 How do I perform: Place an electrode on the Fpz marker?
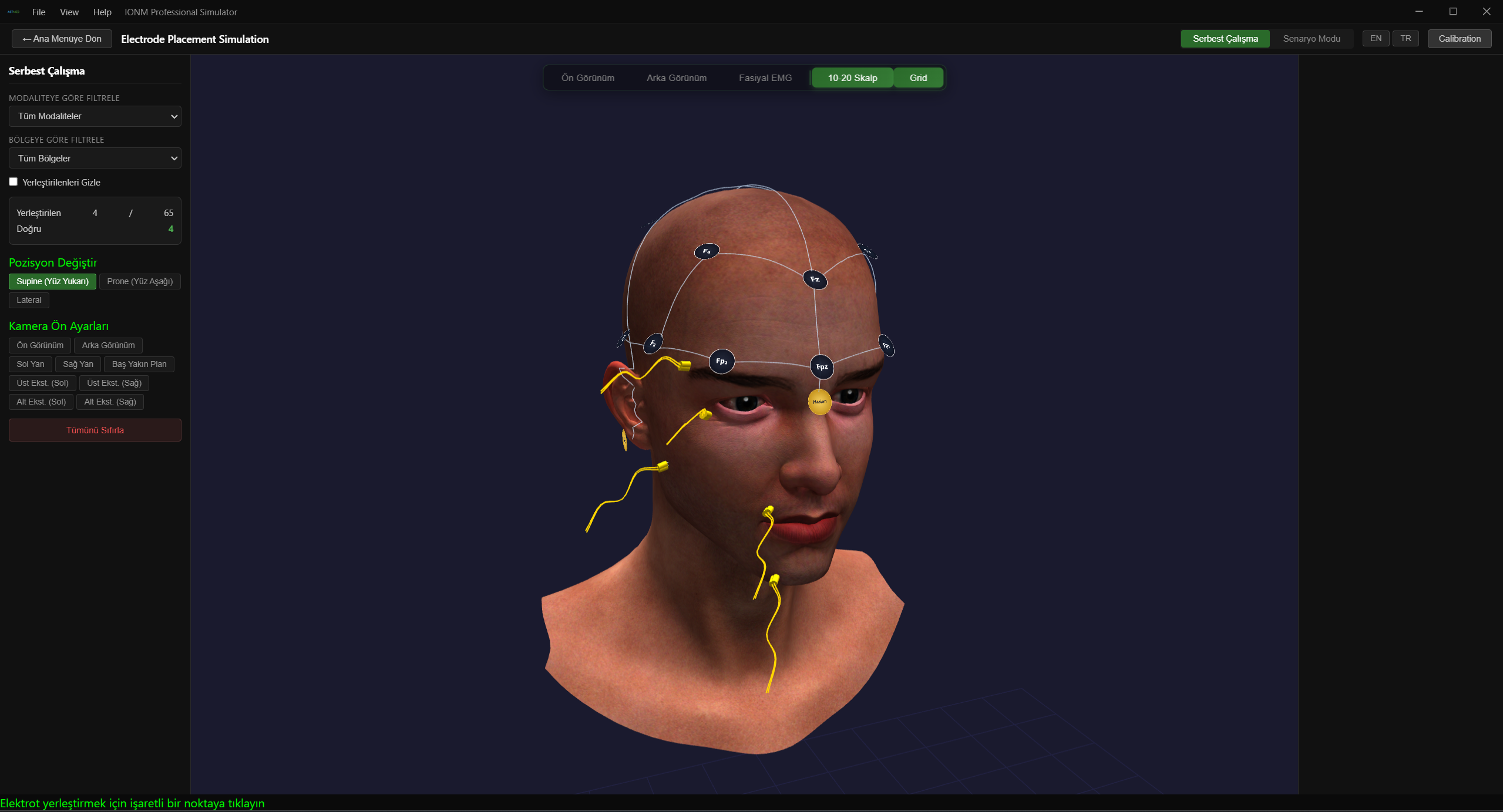(822, 367)
